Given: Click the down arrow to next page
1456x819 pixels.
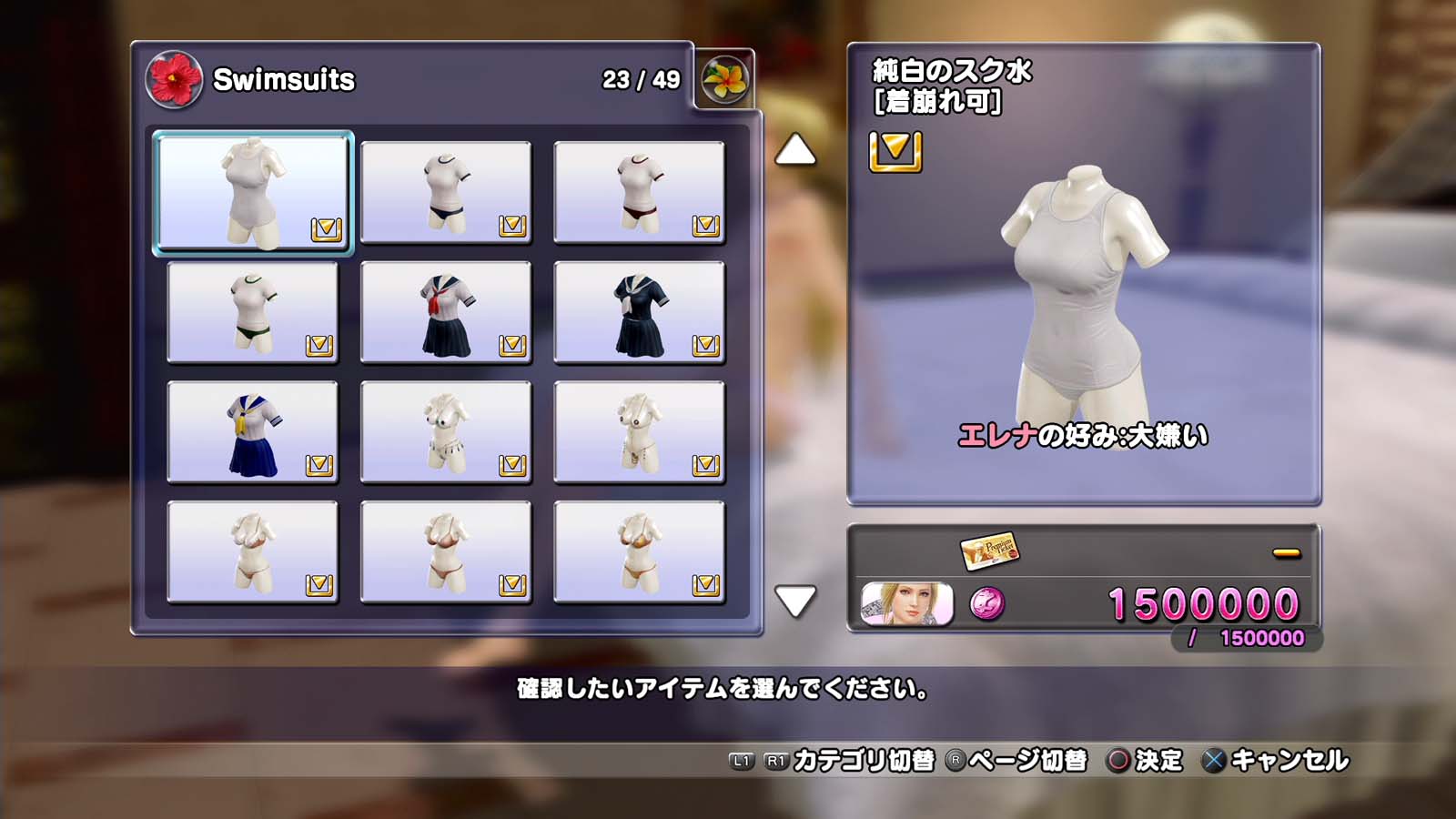Looking at the screenshot, I should (x=794, y=601).
